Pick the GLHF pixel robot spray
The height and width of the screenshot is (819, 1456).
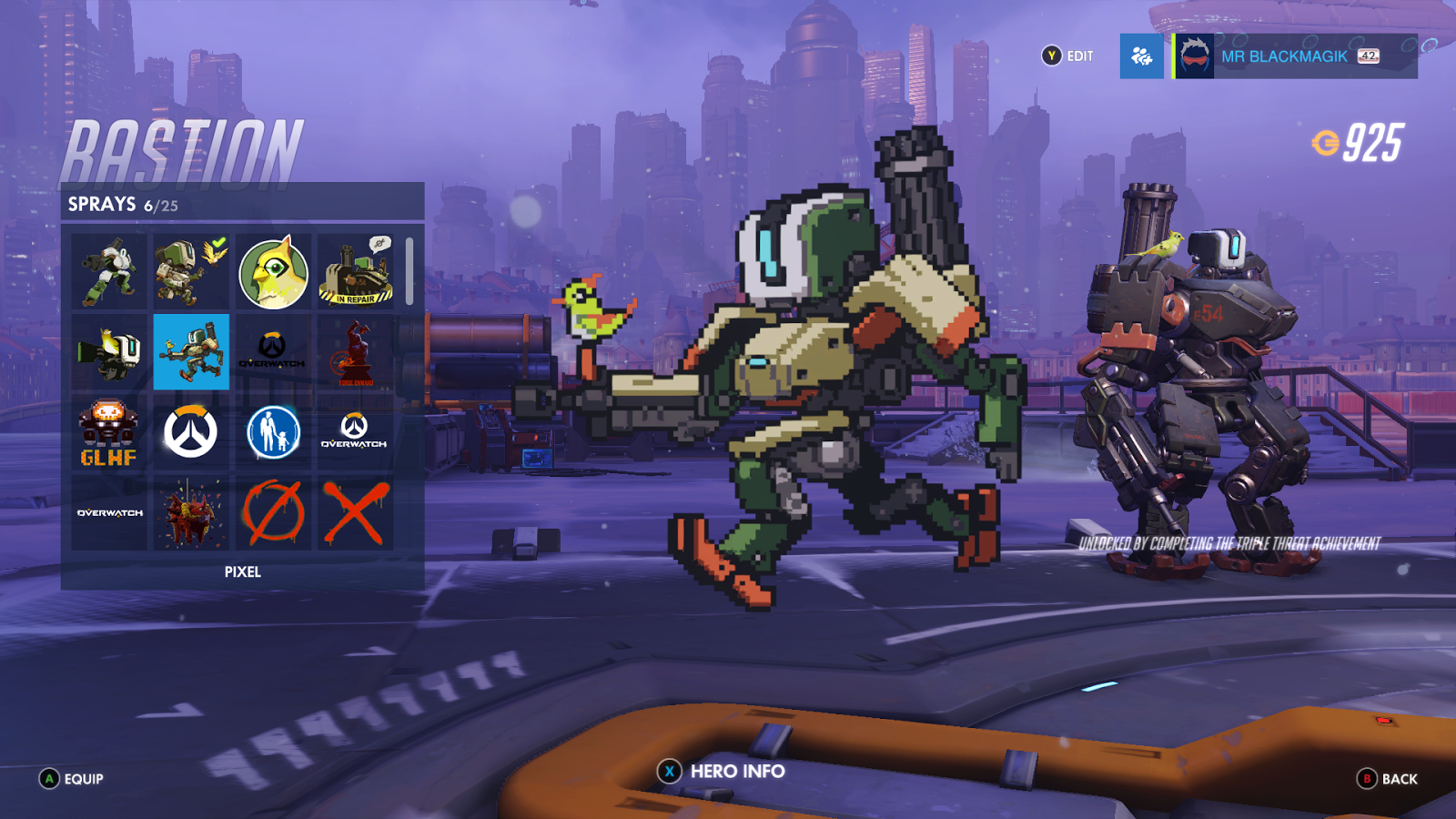coord(109,433)
